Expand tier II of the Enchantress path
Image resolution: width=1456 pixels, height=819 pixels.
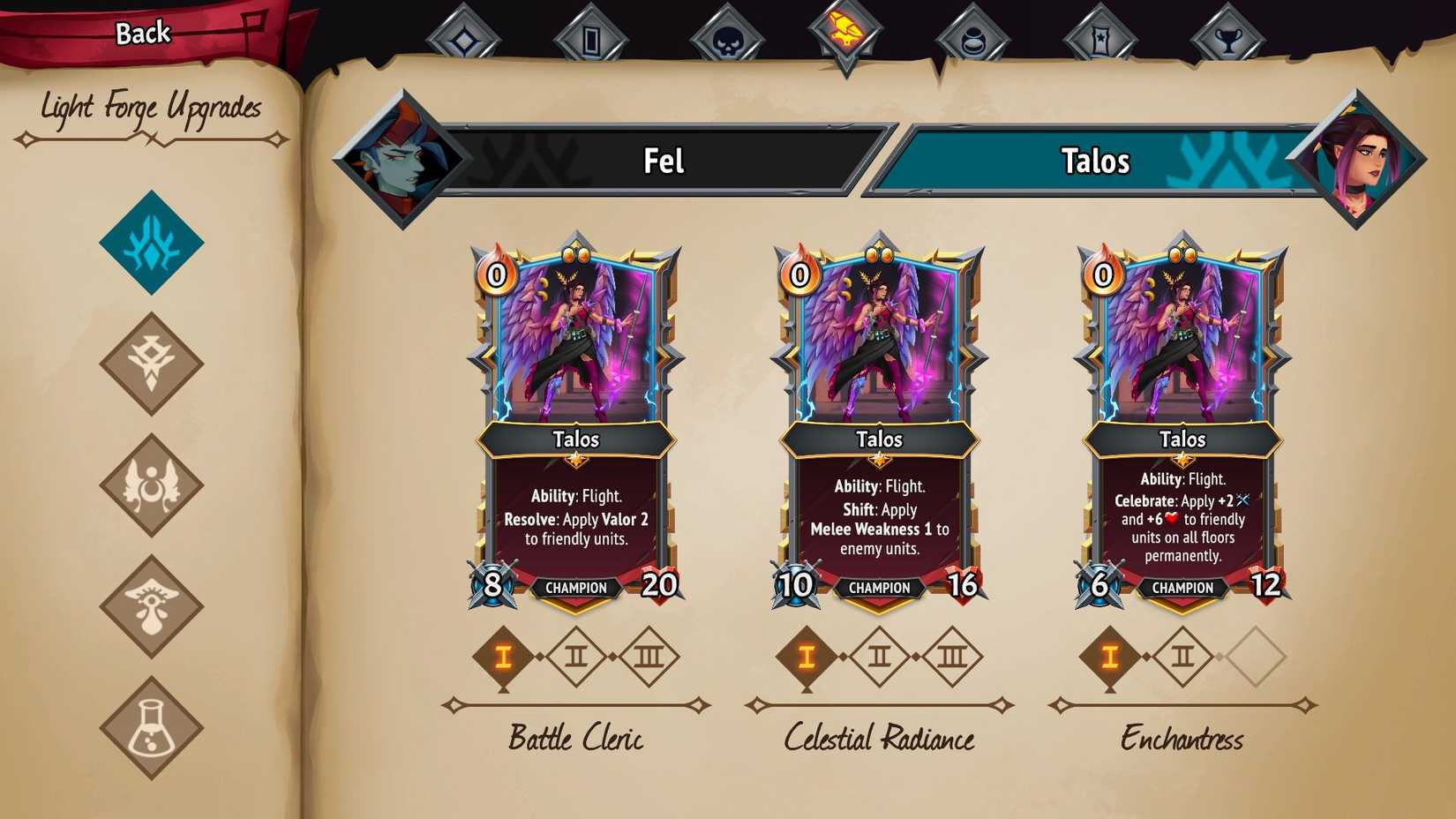(x=1184, y=655)
